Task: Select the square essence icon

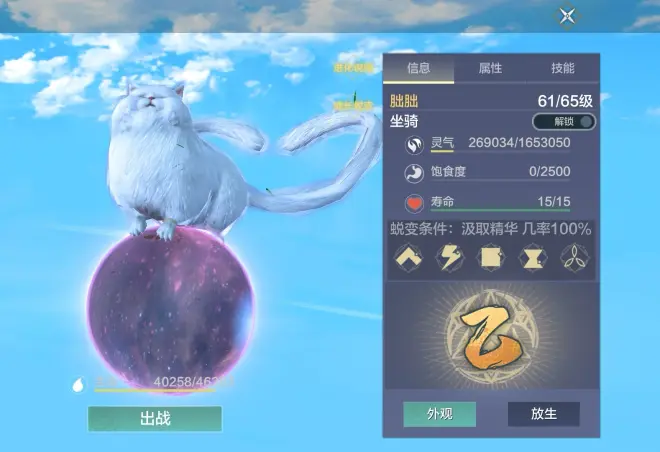Action: [492, 259]
